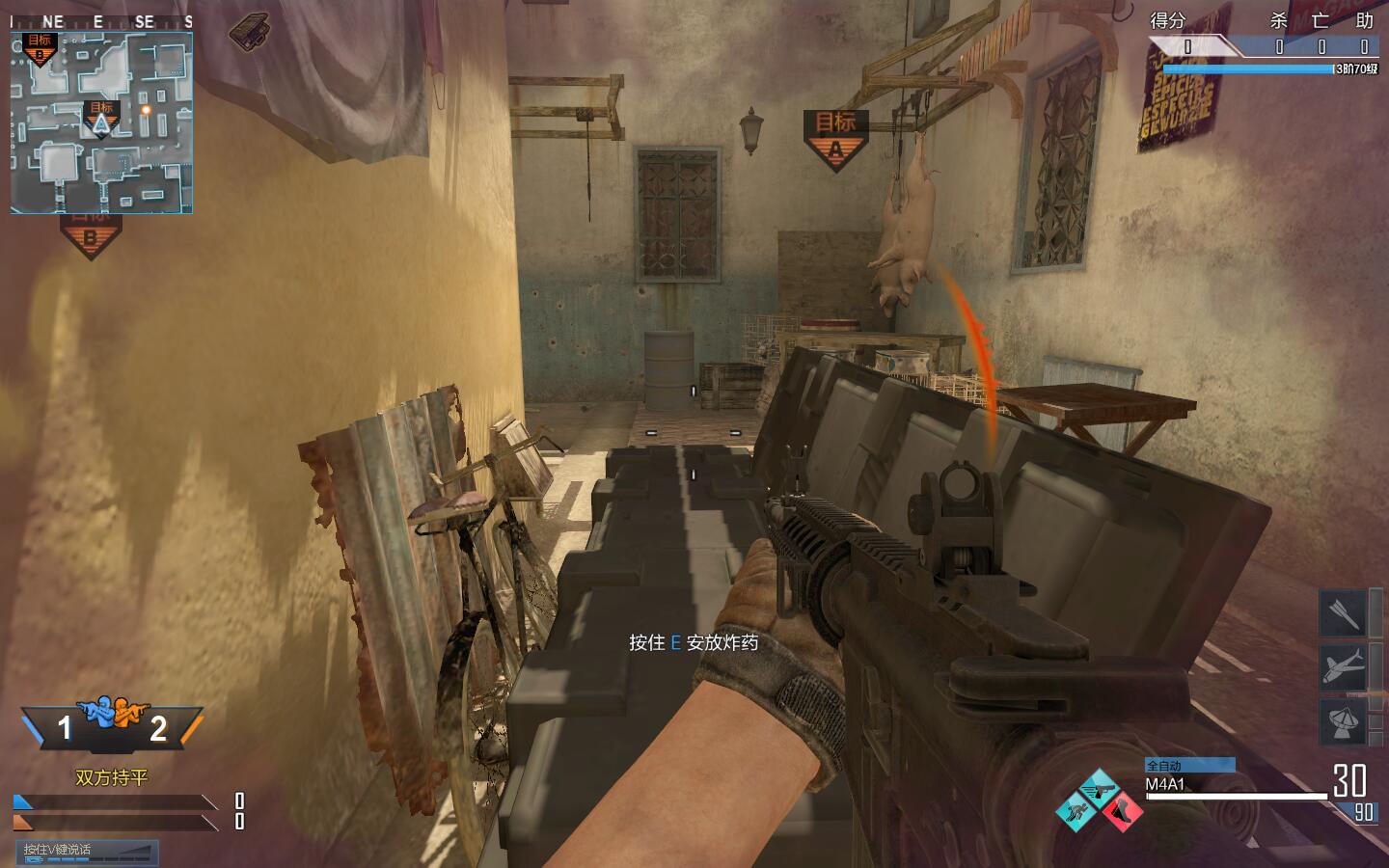Activate the radar dish killstreak icon
The width and height of the screenshot is (1389, 868).
tap(1343, 720)
